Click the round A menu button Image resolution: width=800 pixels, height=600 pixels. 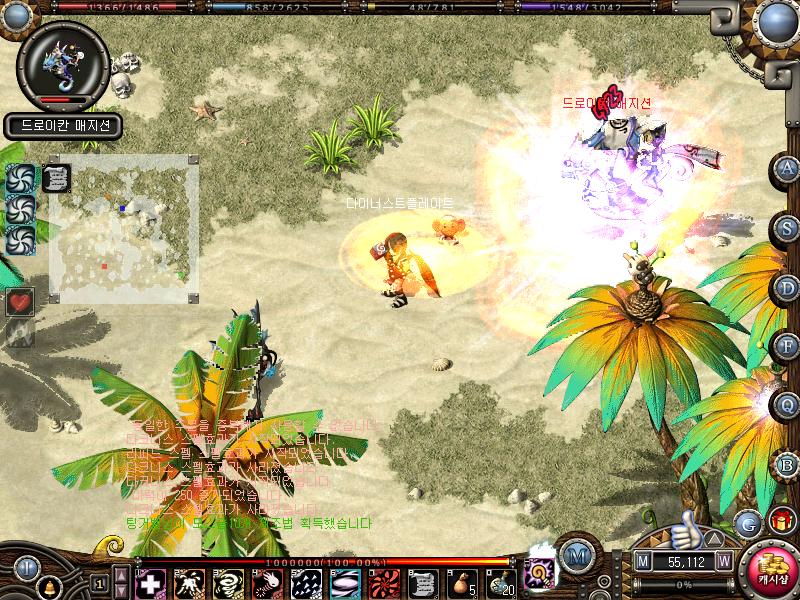[x=787, y=168]
